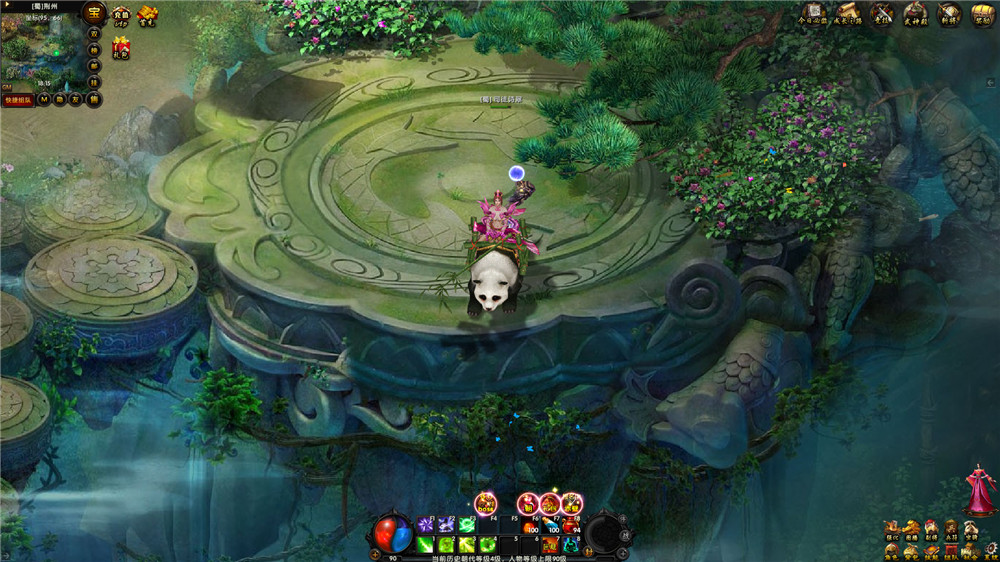Image resolution: width=1000 pixels, height=562 pixels.
Task: Click the 快捷组队 quick team button
Action: pyautogui.click(x=18, y=99)
